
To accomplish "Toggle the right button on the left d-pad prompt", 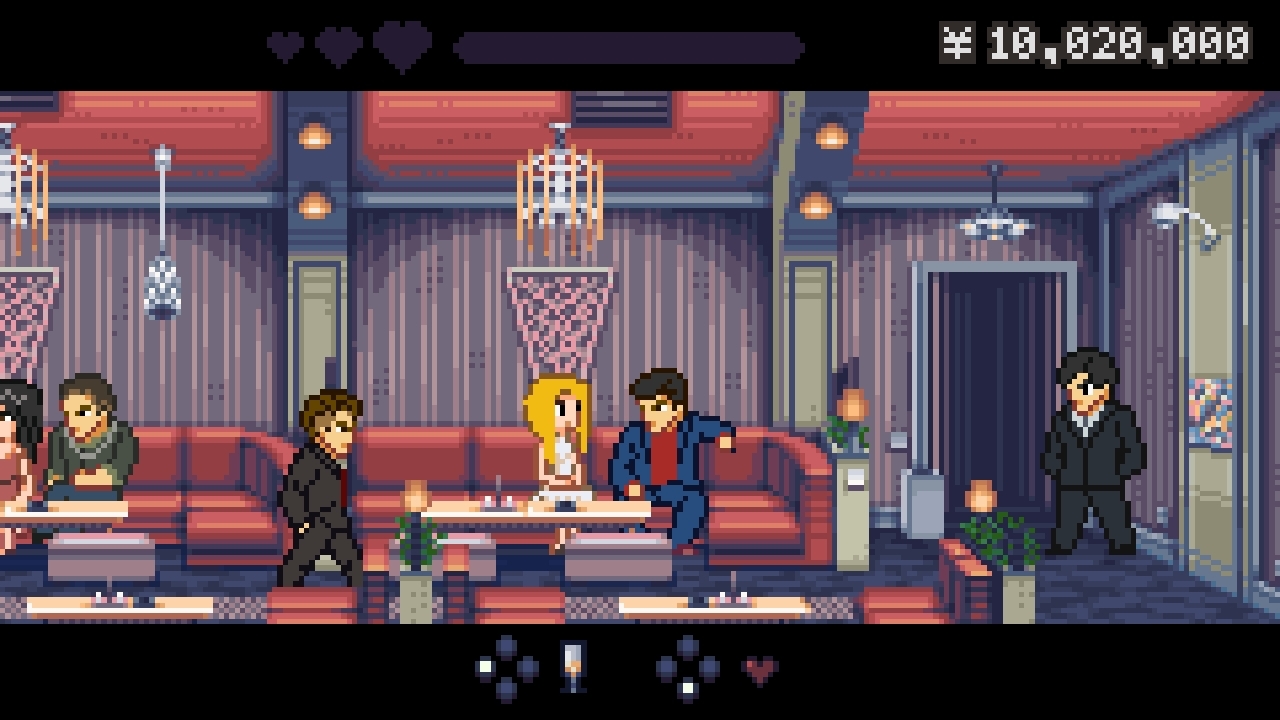I will 529,666.
